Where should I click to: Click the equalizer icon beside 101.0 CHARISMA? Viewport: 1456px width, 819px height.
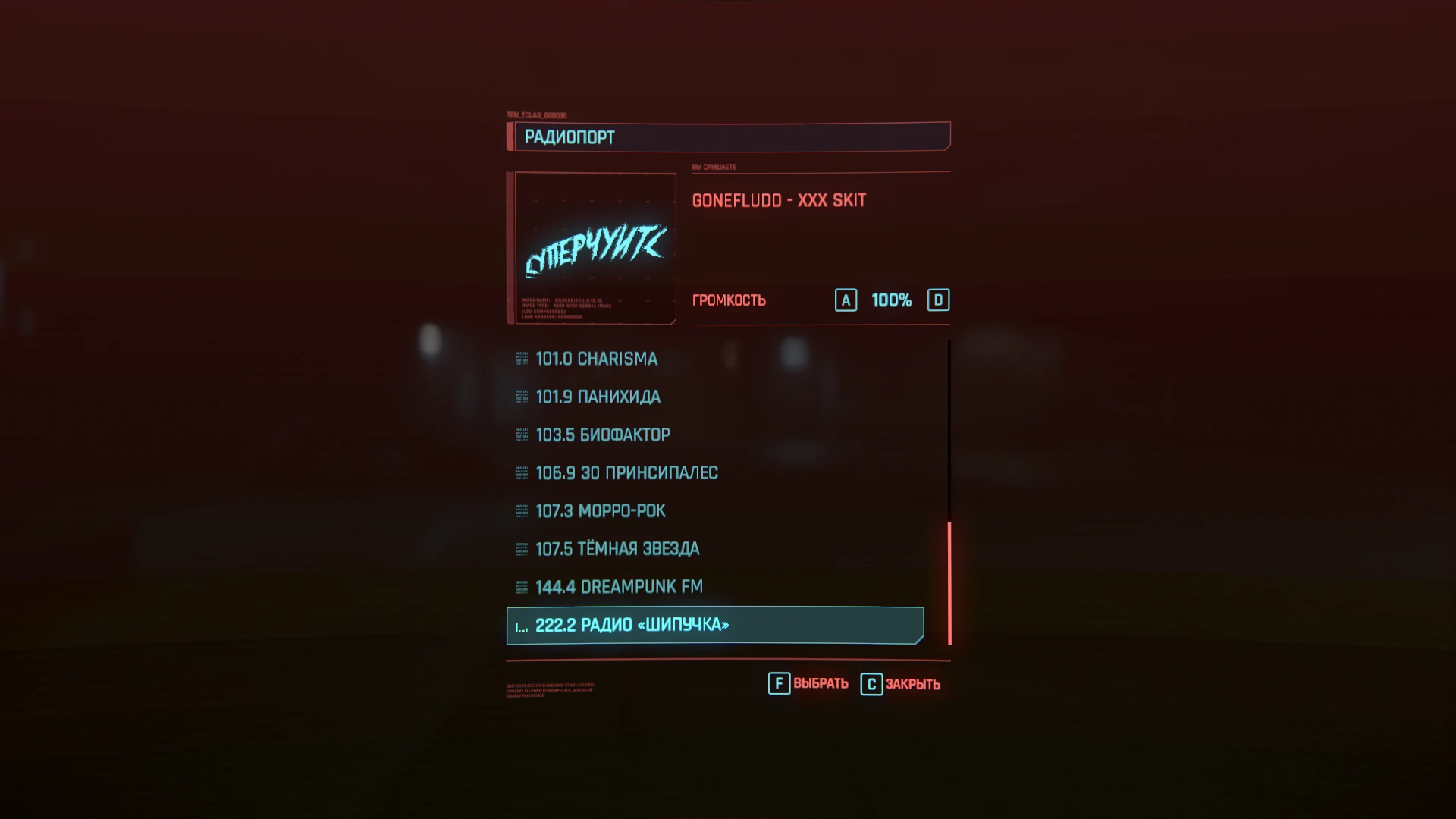(521, 359)
